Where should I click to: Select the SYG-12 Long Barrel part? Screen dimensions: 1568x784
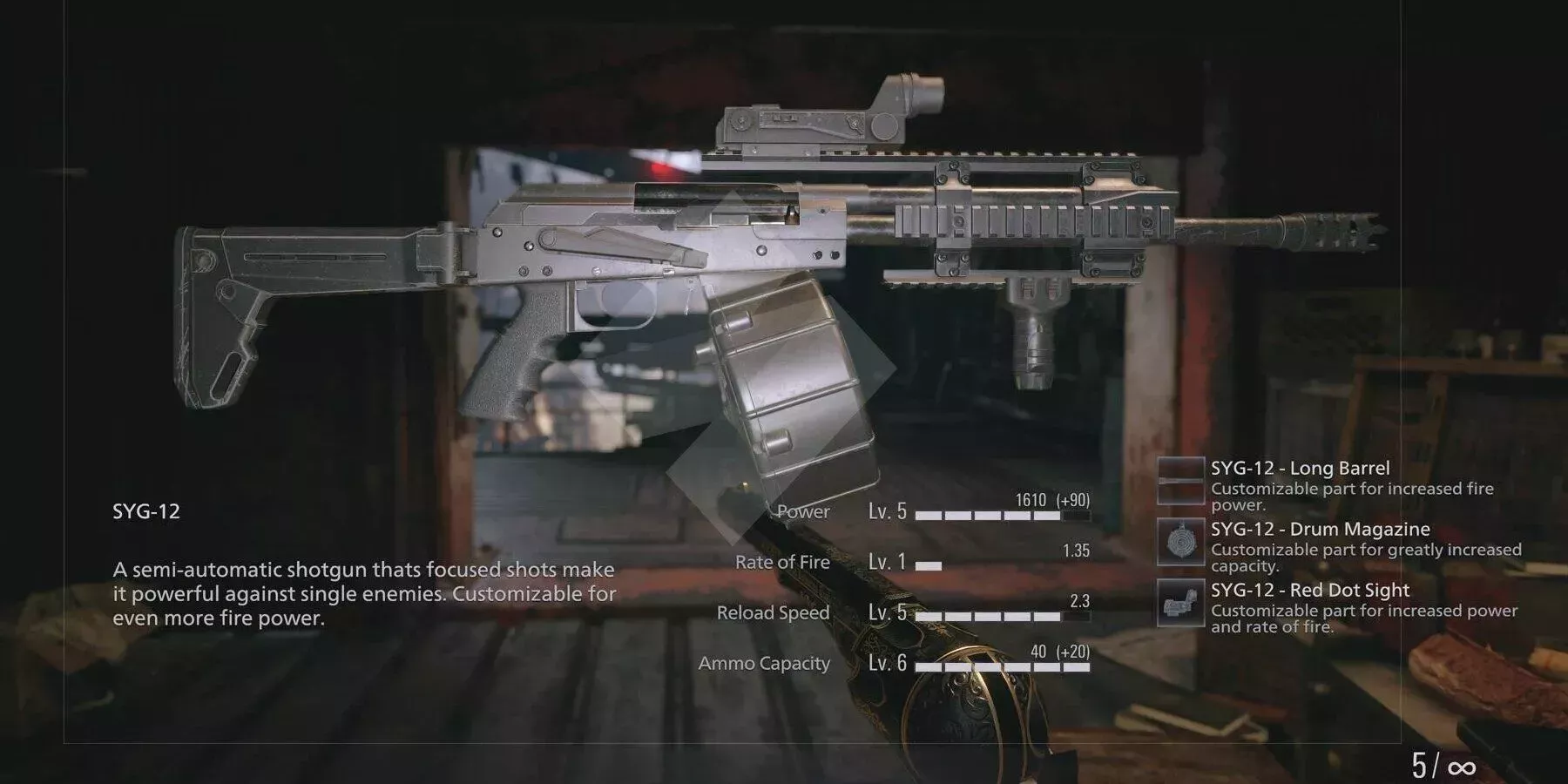pyautogui.click(x=1300, y=470)
